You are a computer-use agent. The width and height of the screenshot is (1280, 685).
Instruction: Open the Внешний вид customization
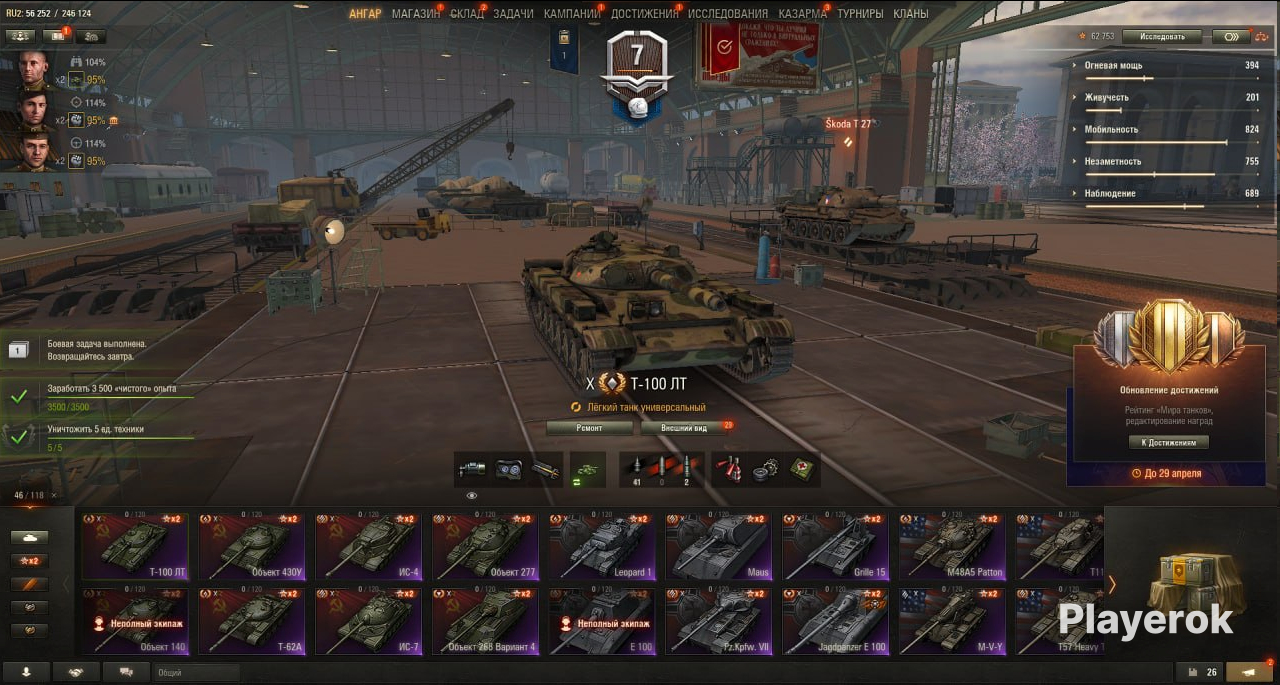pyautogui.click(x=685, y=428)
